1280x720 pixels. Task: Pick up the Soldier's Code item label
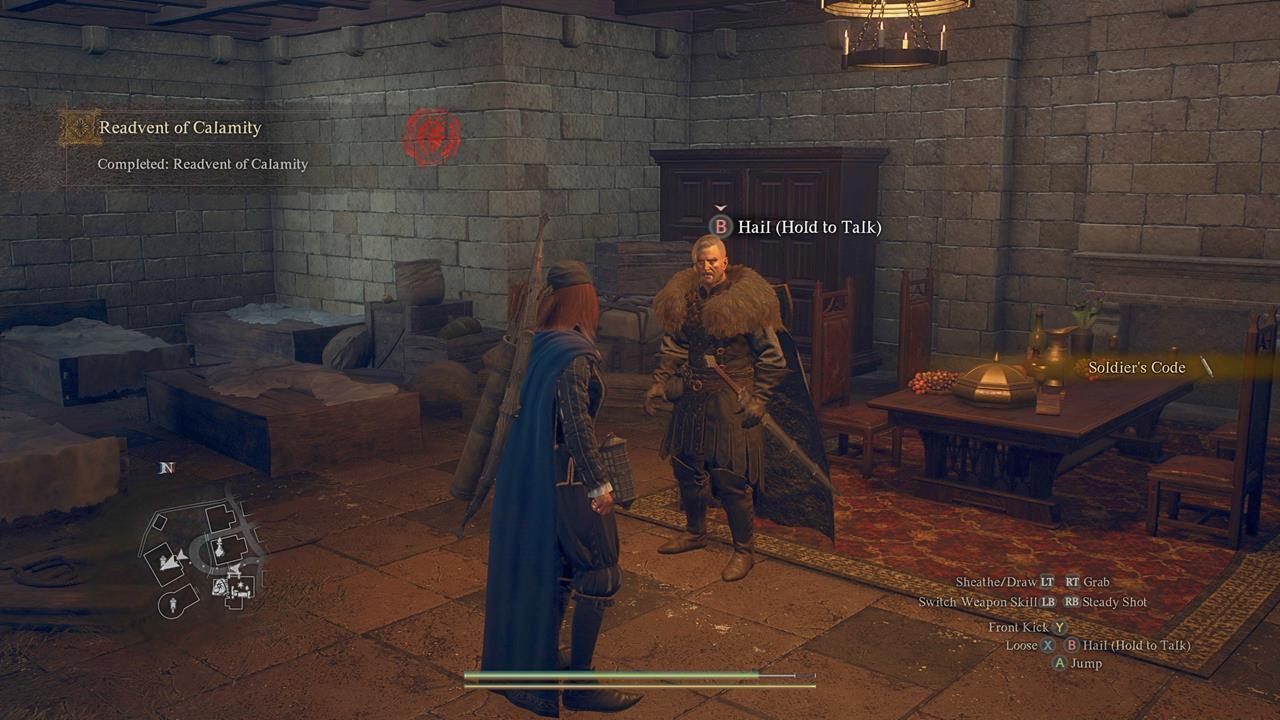[x=1137, y=367]
